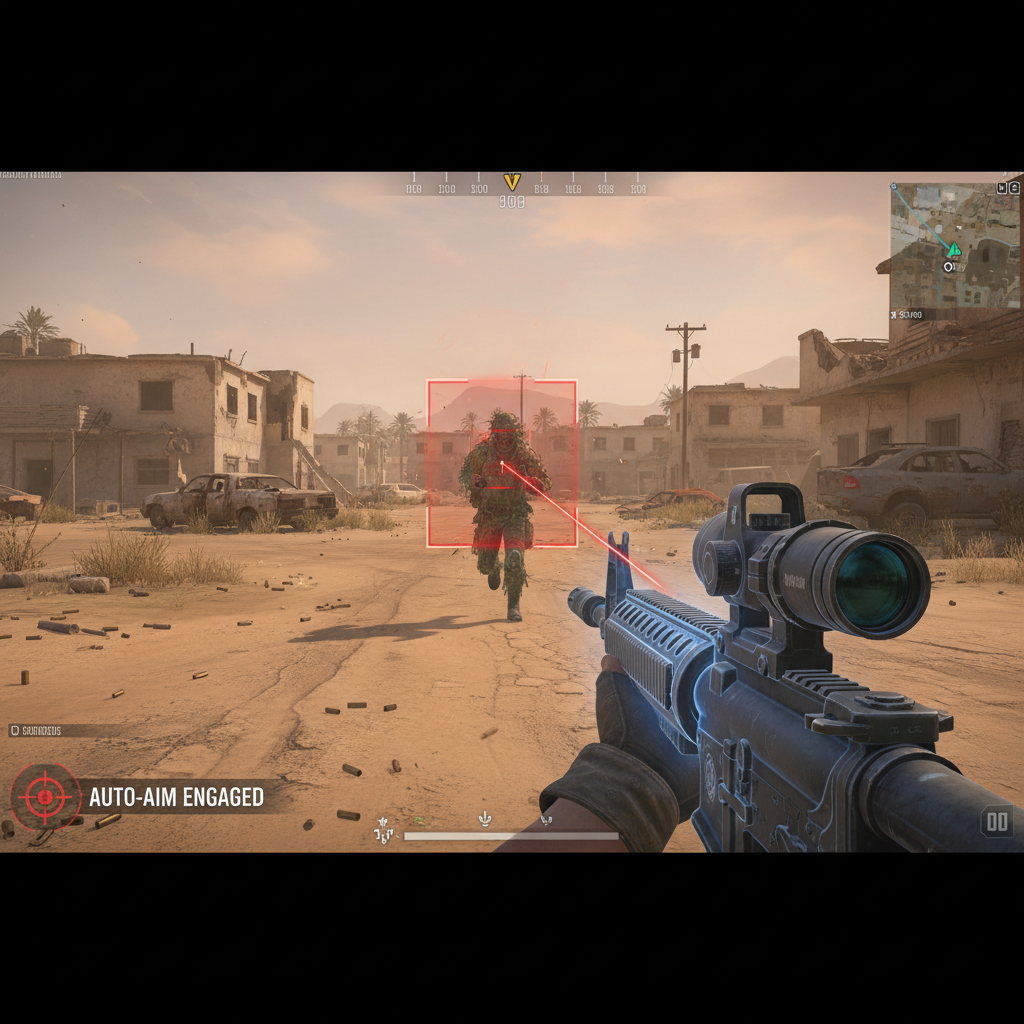This screenshot has width=1024, height=1024.
Task: Toggle the red Auto-Aim crosshair icon
Action: tap(45, 797)
